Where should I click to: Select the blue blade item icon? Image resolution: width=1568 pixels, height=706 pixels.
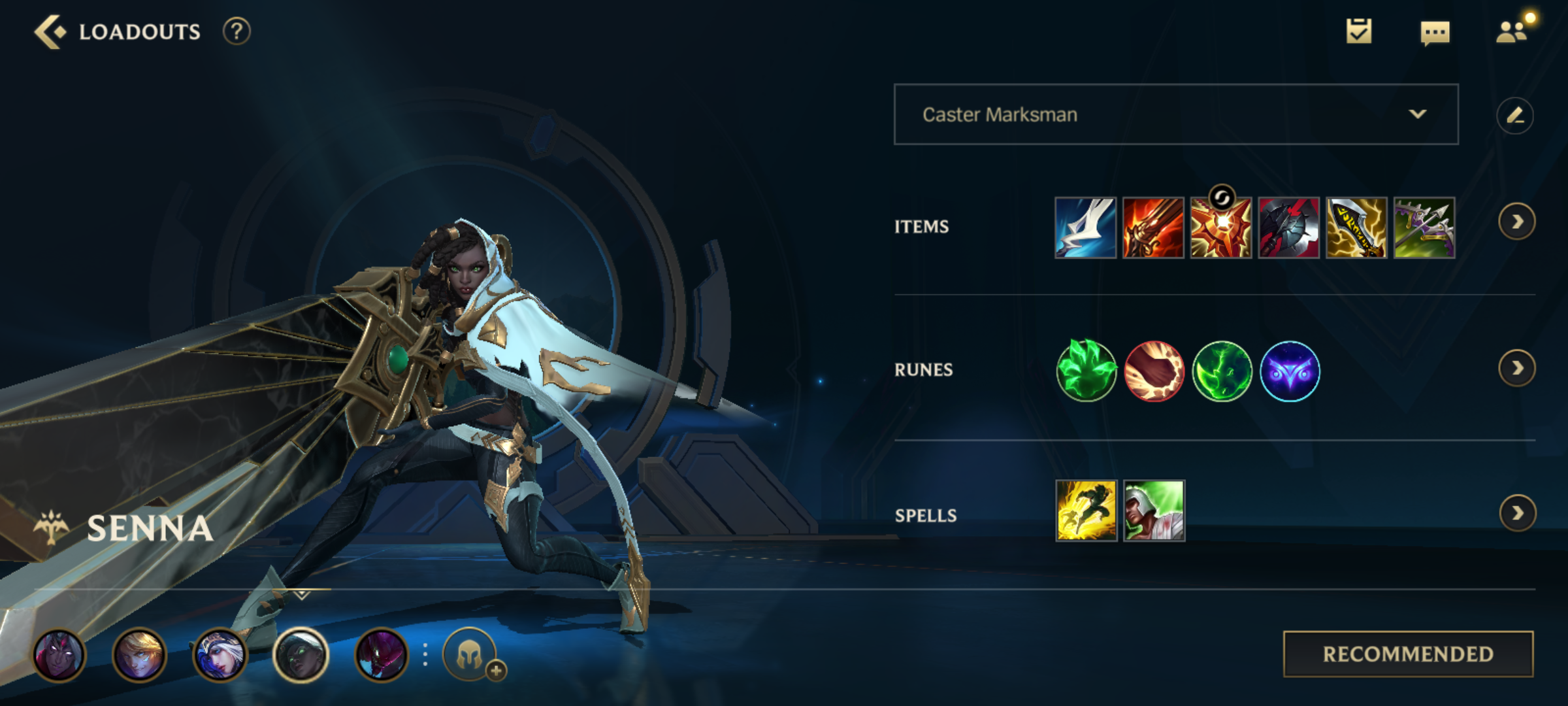point(1085,227)
